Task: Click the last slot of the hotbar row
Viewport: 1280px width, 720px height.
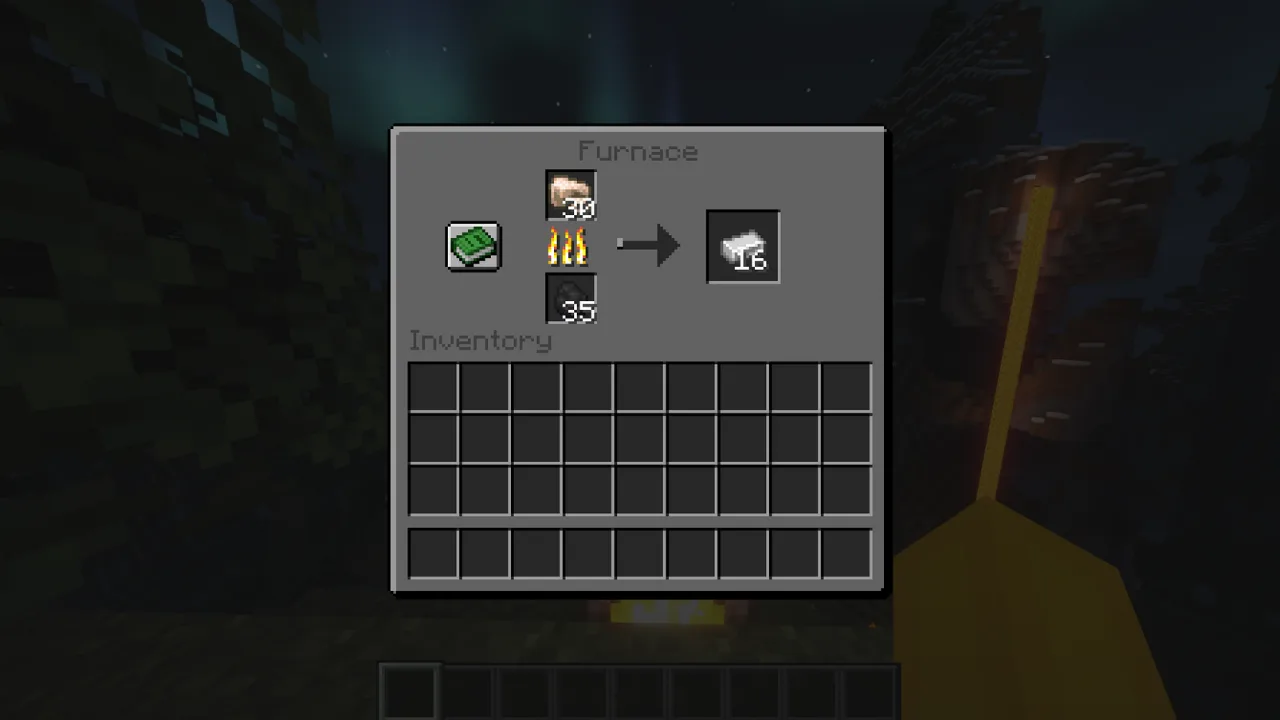Action: coord(847,556)
